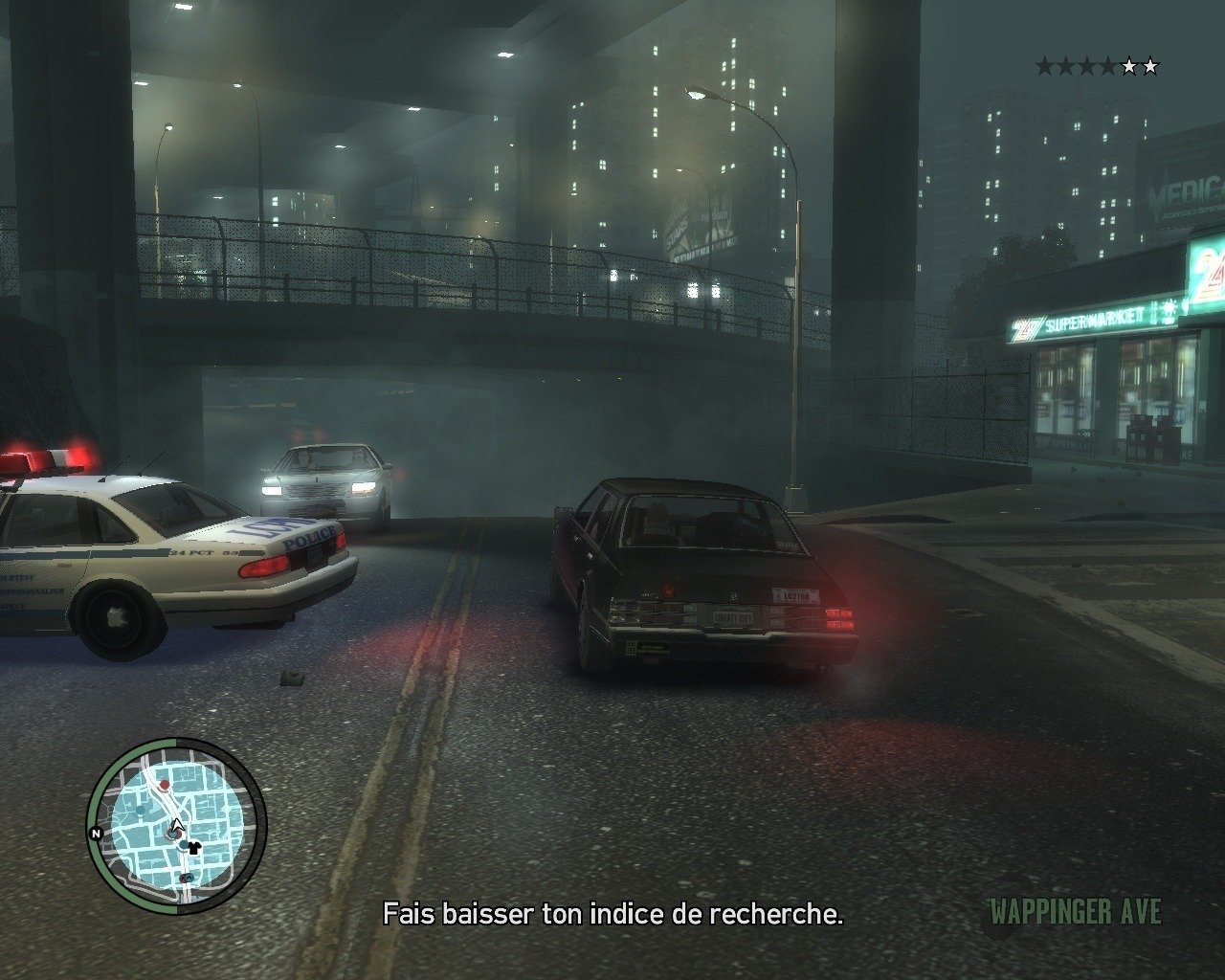
Task: Click the N compass marker on the minimap edge
Action: (x=97, y=834)
